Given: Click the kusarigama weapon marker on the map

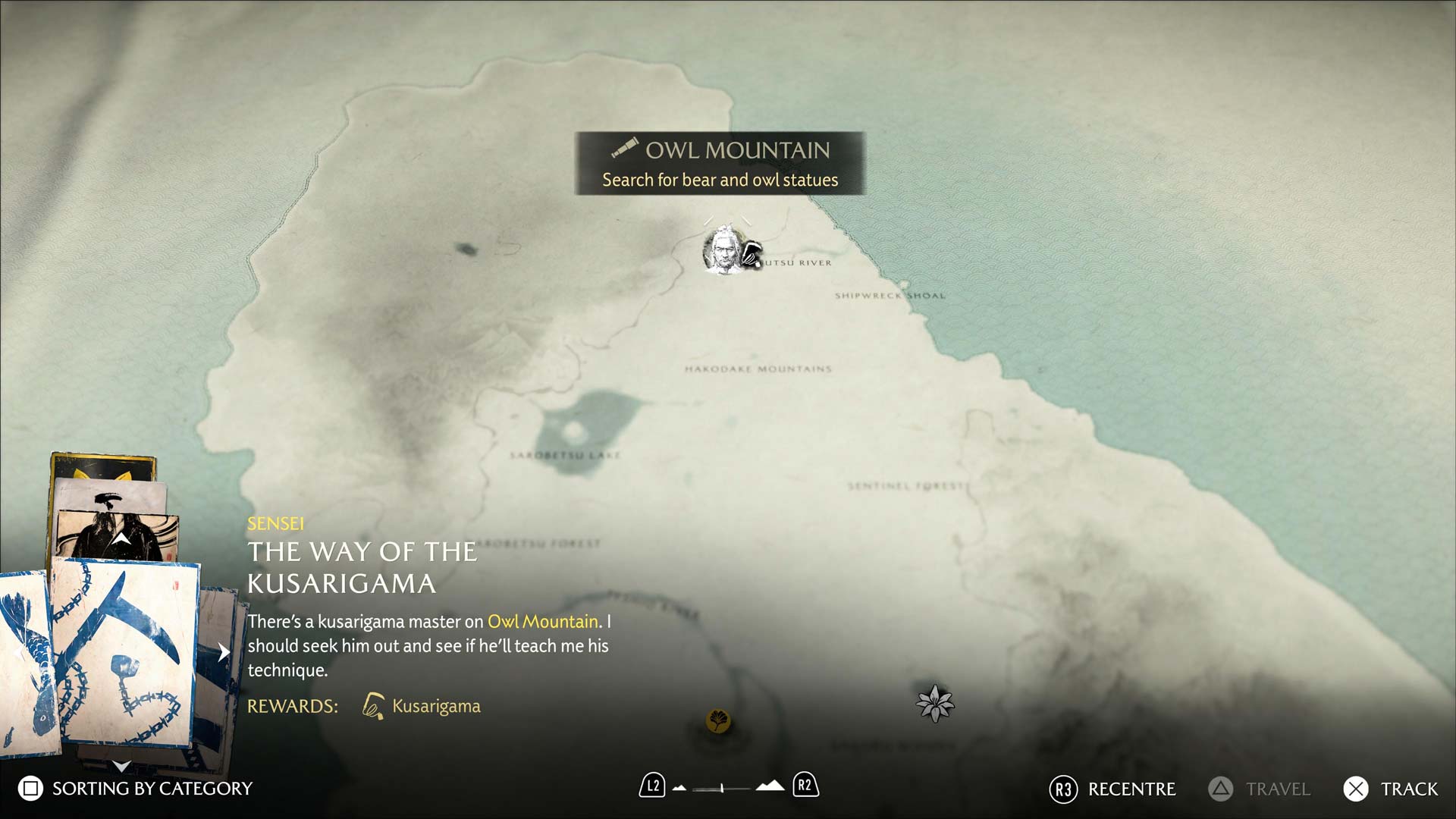Looking at the screenshot, I should click(751, 255).
